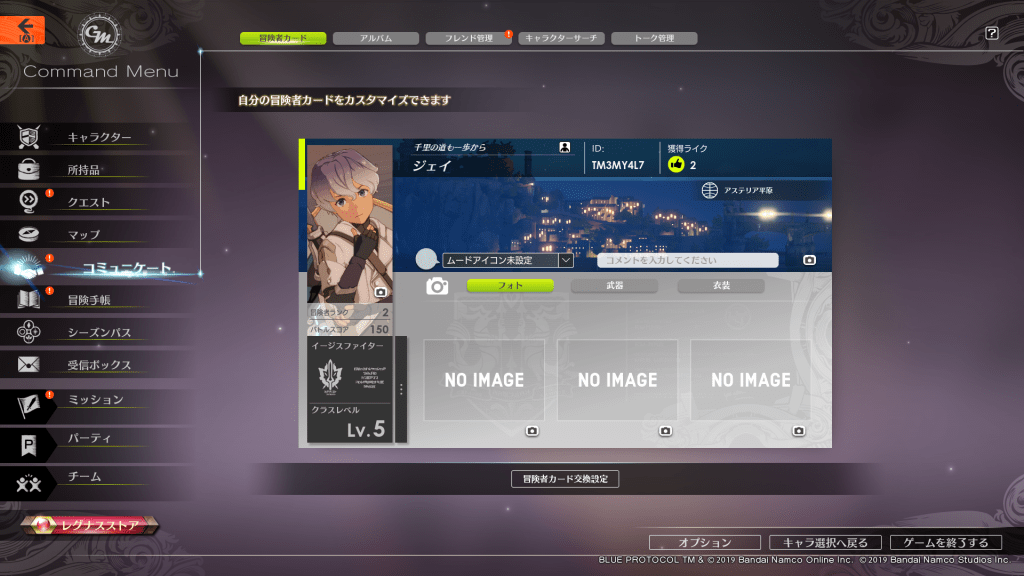Open the パーティ menu
Viewport: 1024px width, 576px height.
point(89,438)
